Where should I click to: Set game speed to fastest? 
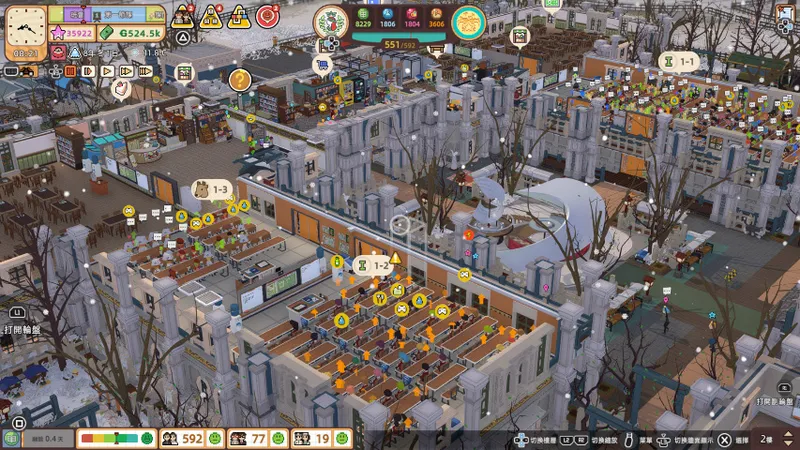(x=146, y=71)
